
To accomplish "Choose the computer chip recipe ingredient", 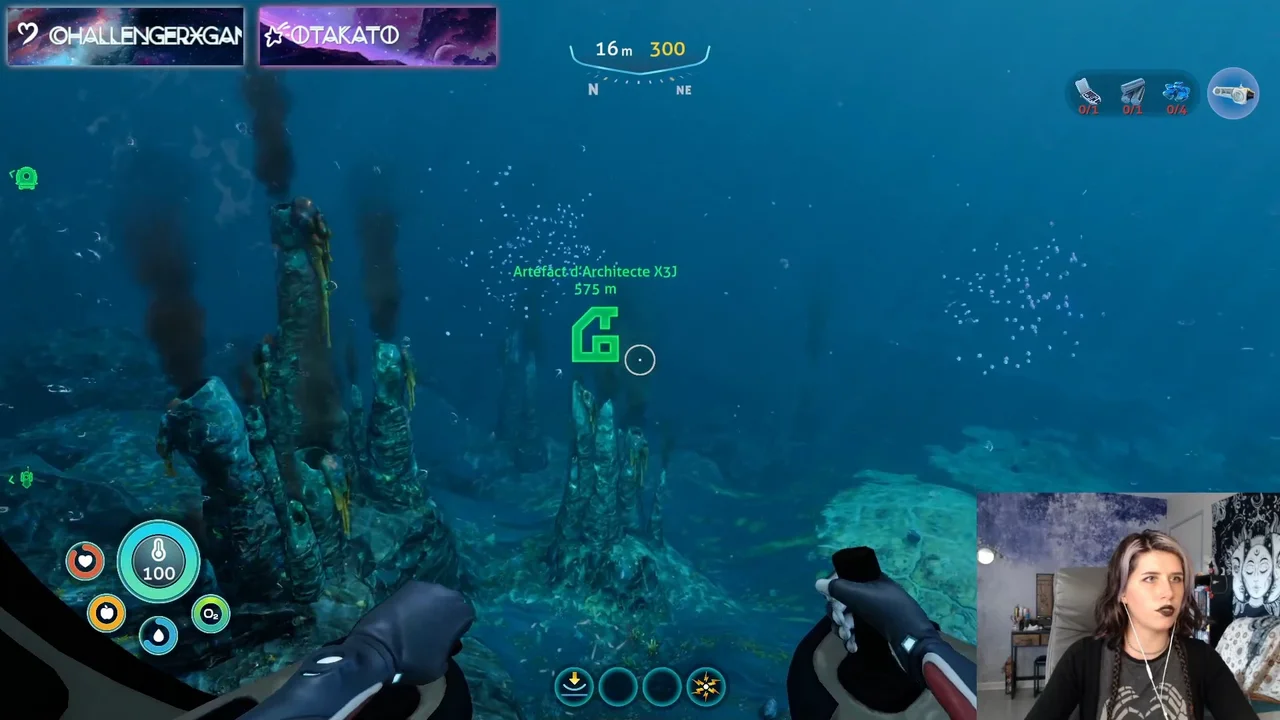I will 1088,93.
